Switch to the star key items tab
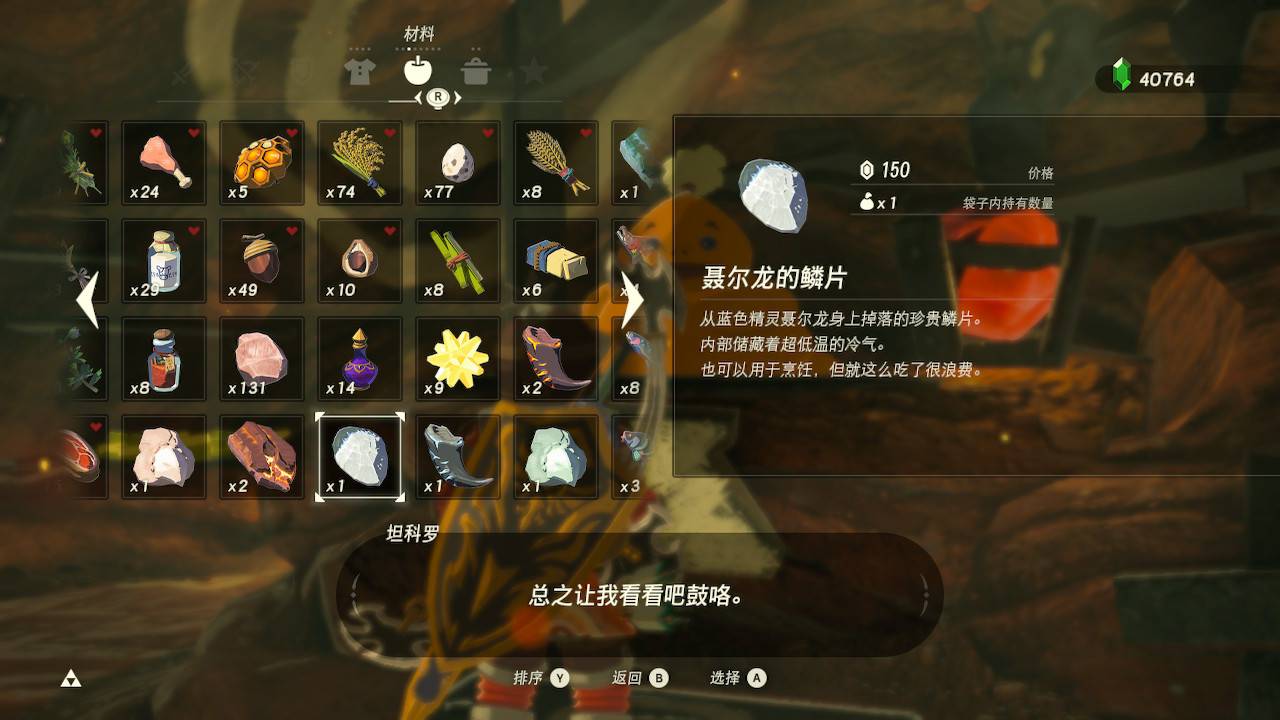Image resolution: width=1280 pixels, height=720 pixels. tap(534, 71)
